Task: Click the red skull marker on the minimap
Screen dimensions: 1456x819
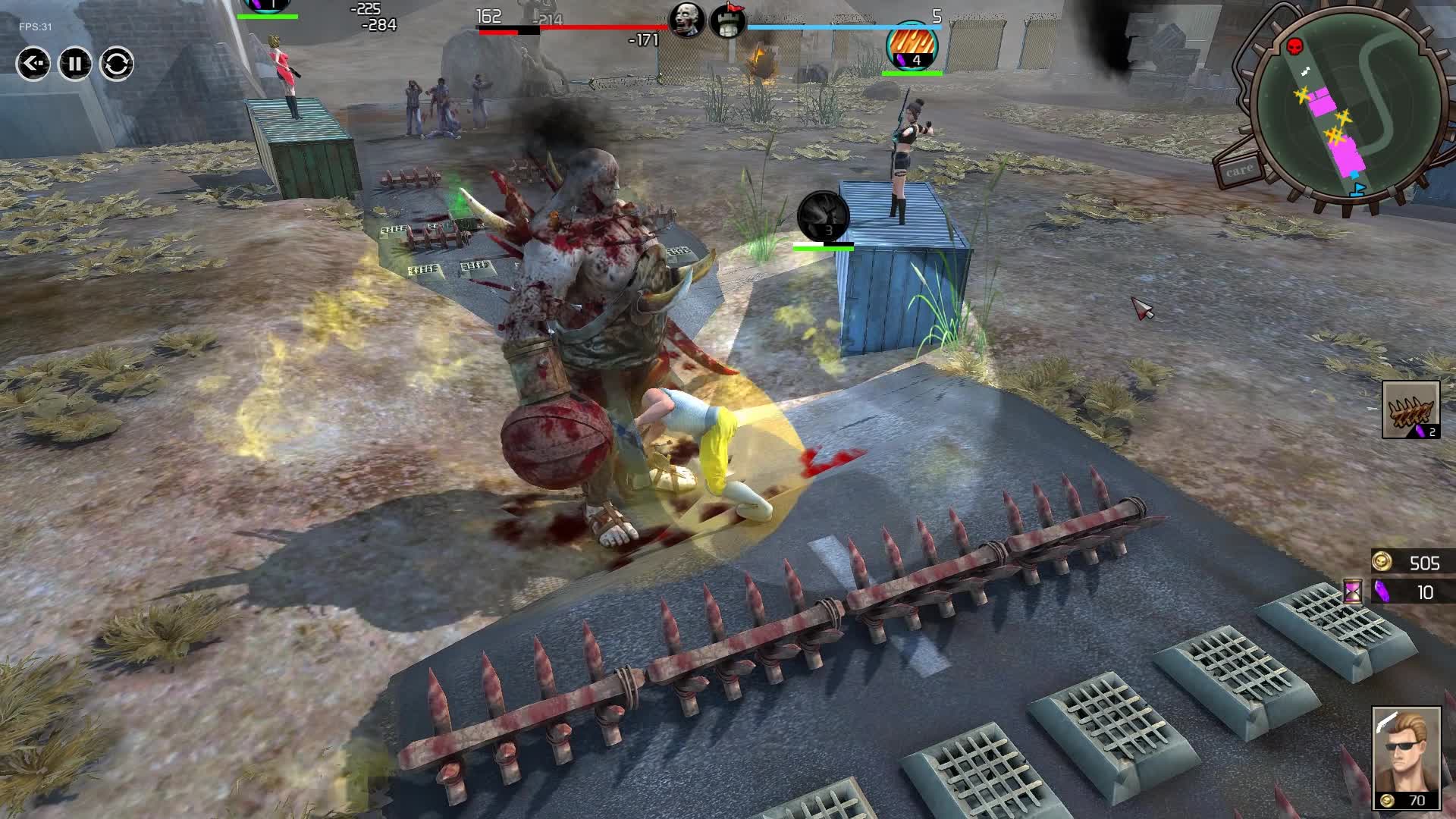Action: click(1294, 45)
